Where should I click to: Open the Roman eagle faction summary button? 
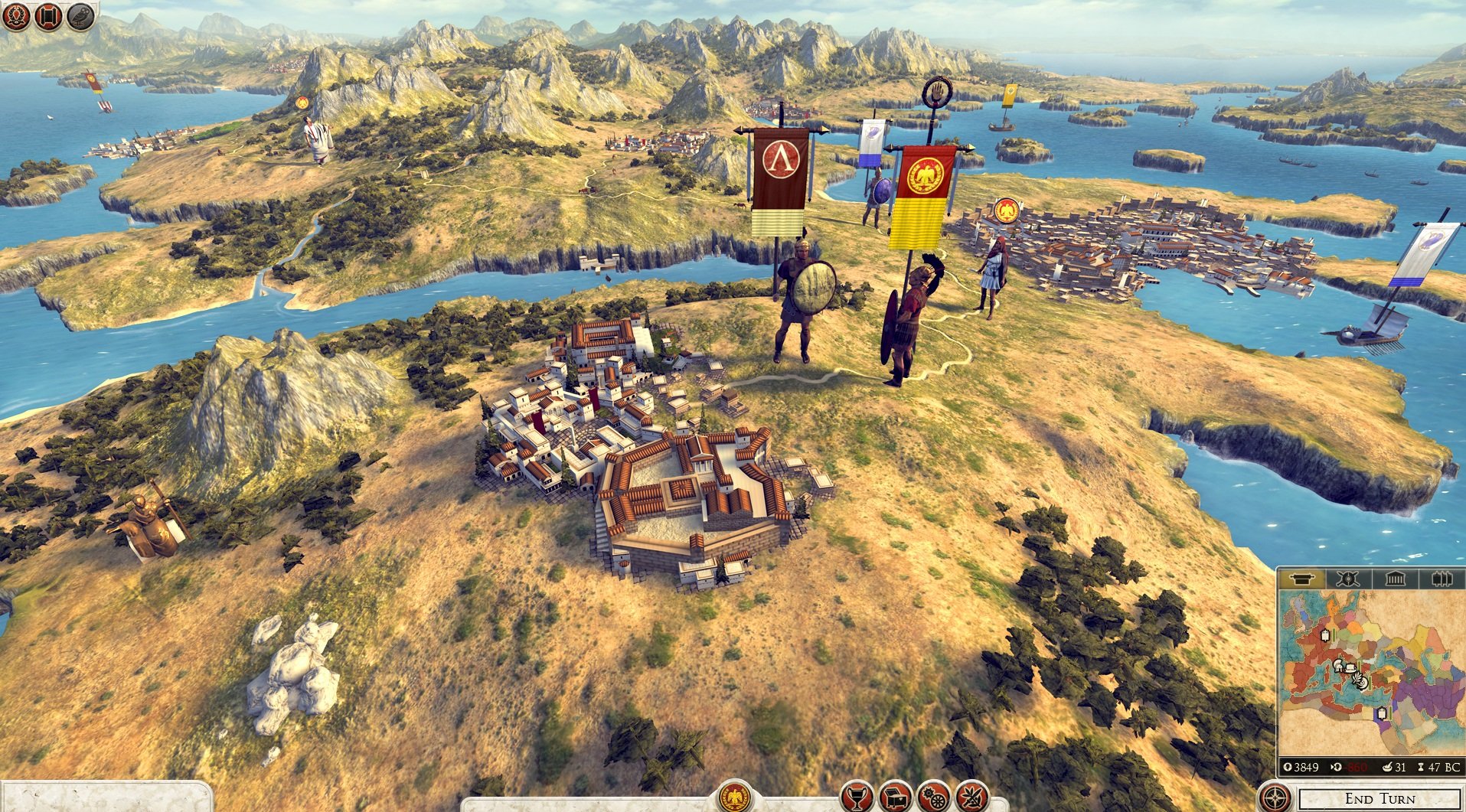click(736, 797)
